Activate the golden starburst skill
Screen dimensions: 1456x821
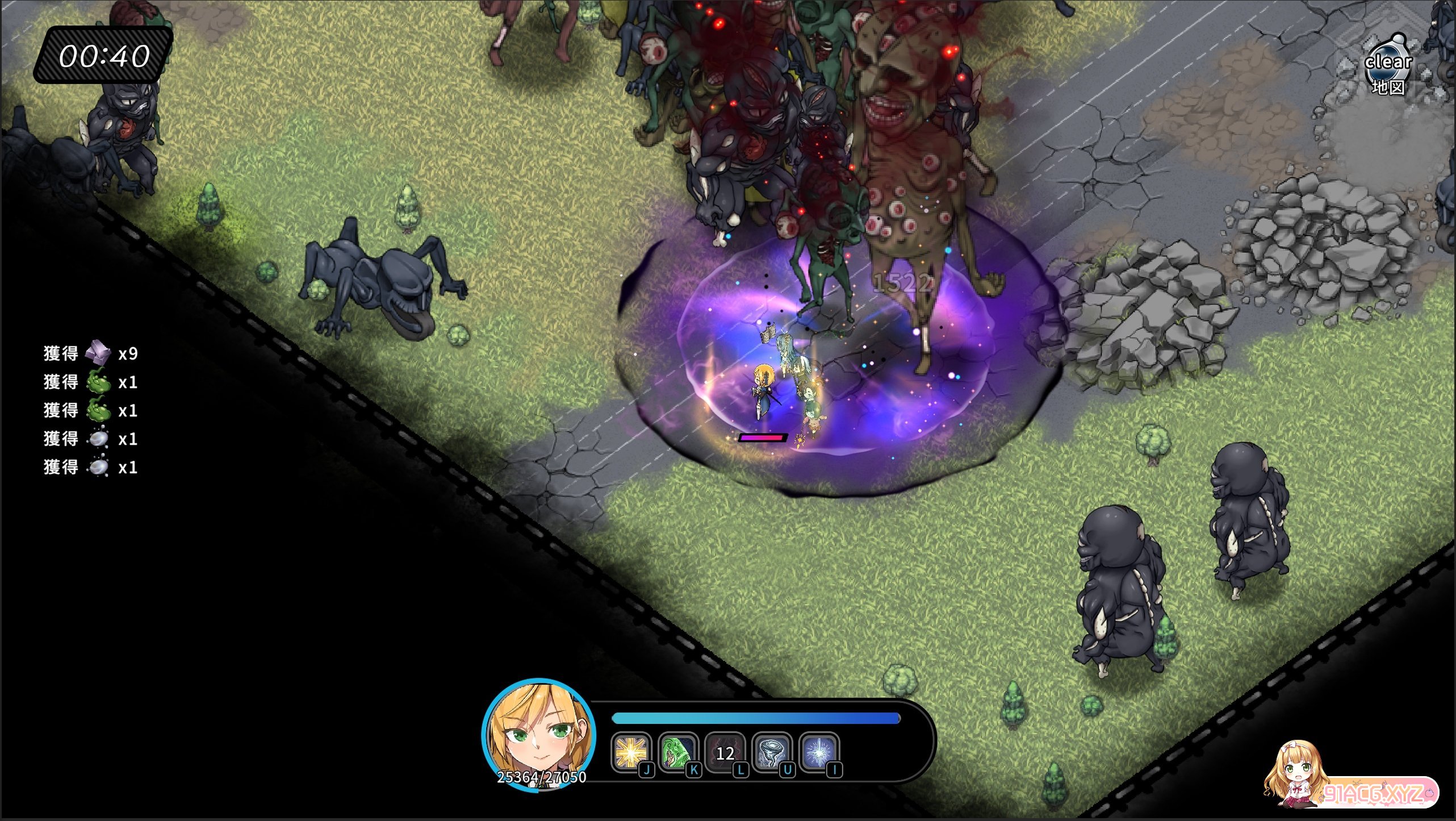click(630, 752)
